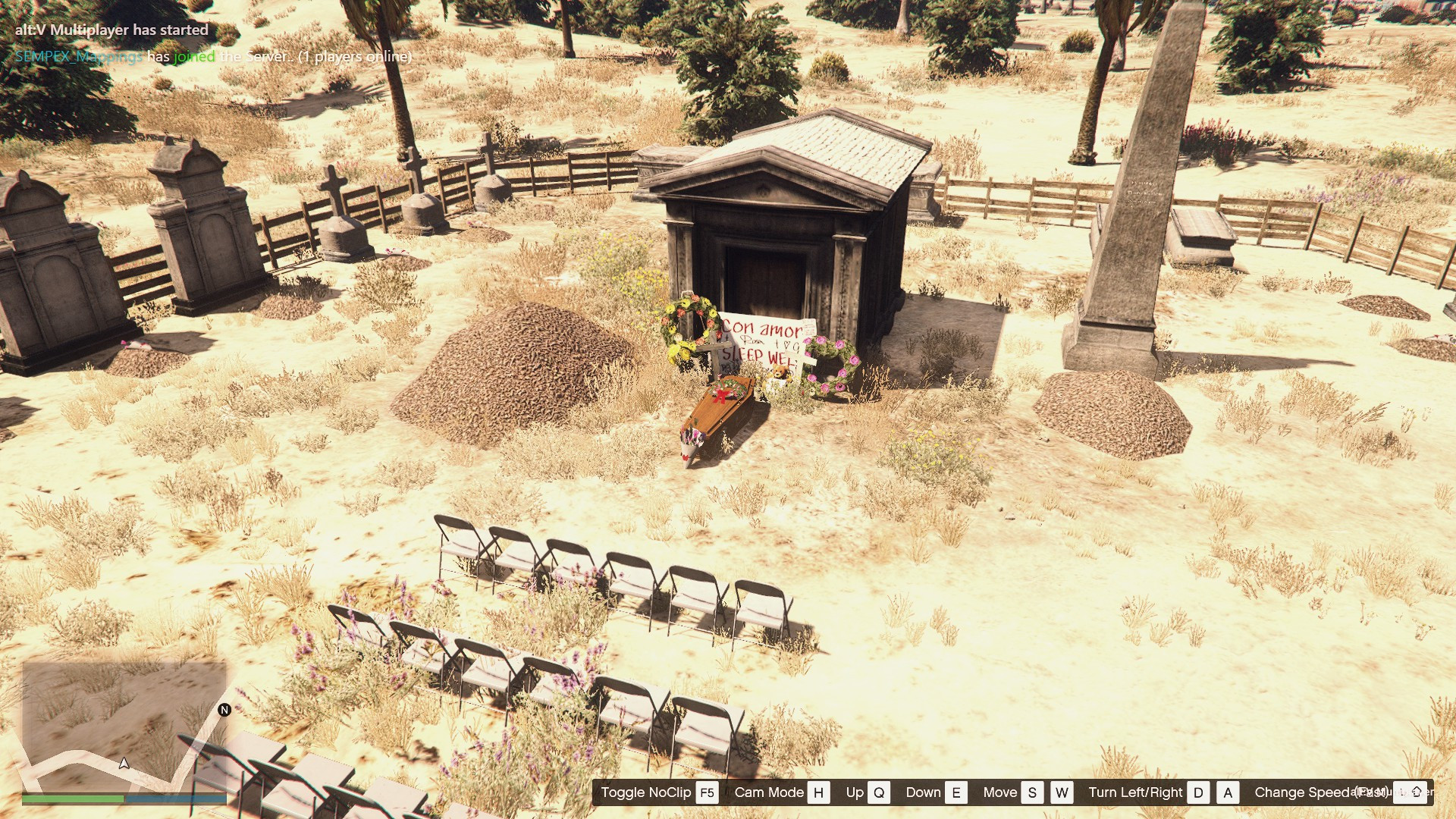Click the minimap's north indicator
This screenshot has width=1456, height=819.
[x=224, y=710]
